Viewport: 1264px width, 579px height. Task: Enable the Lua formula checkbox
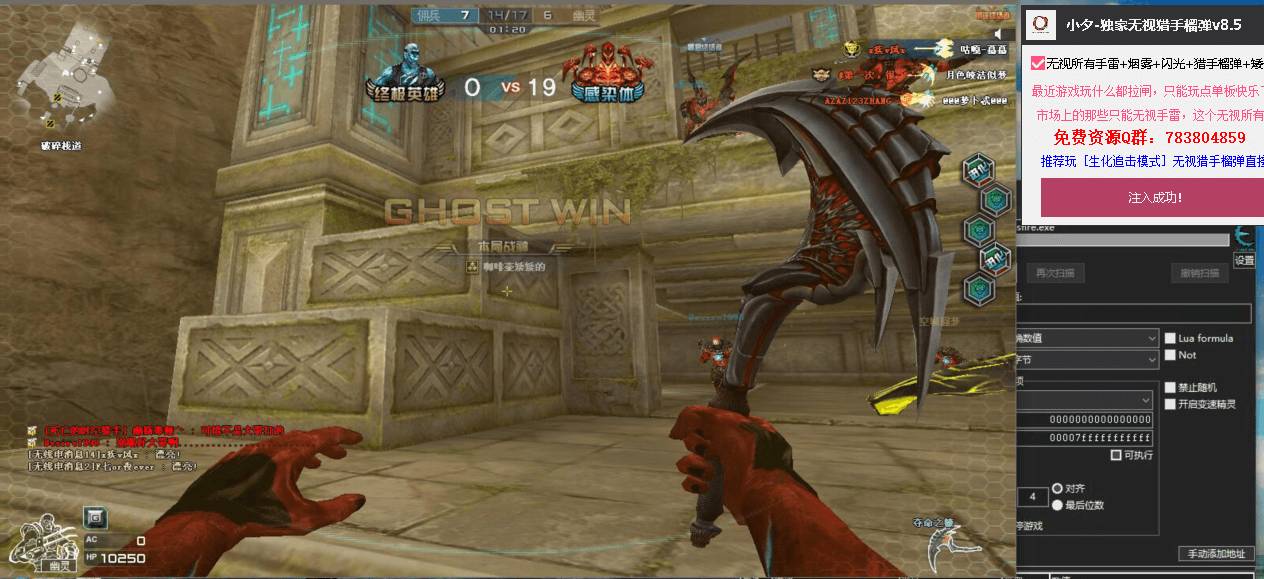[x=1170, y=338]
